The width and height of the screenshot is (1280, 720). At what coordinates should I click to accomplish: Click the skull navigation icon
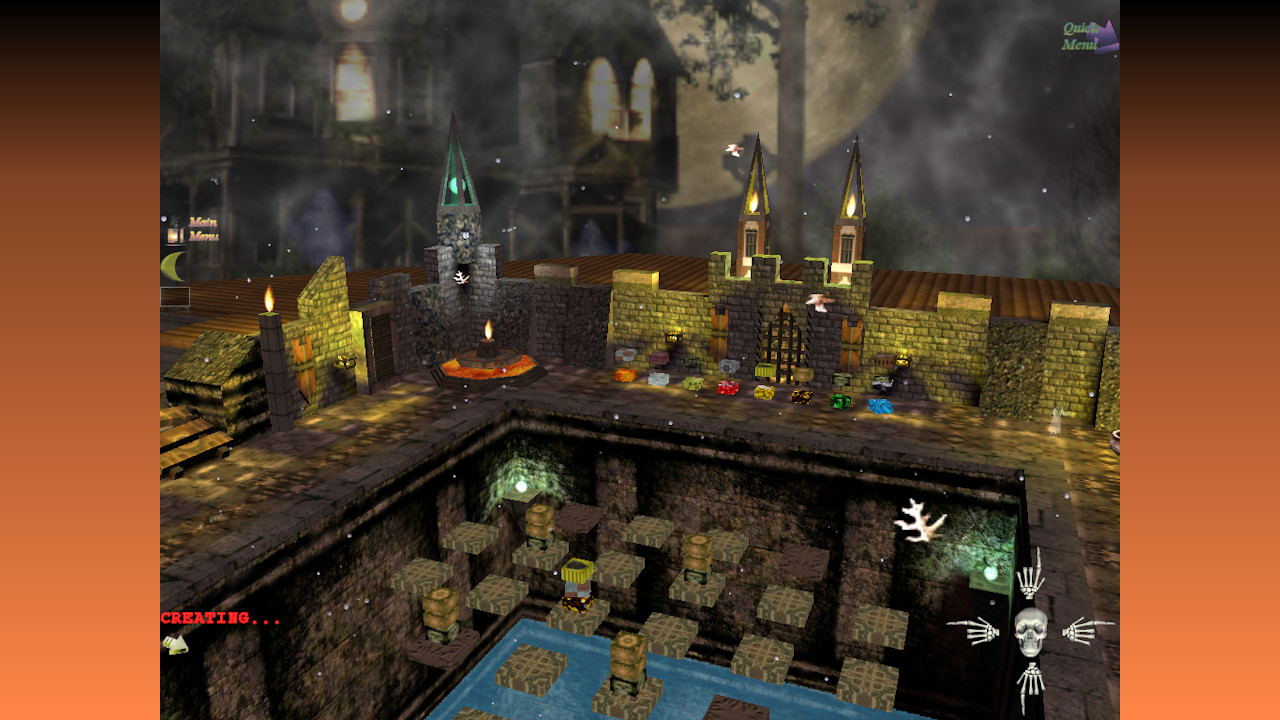1030,631
